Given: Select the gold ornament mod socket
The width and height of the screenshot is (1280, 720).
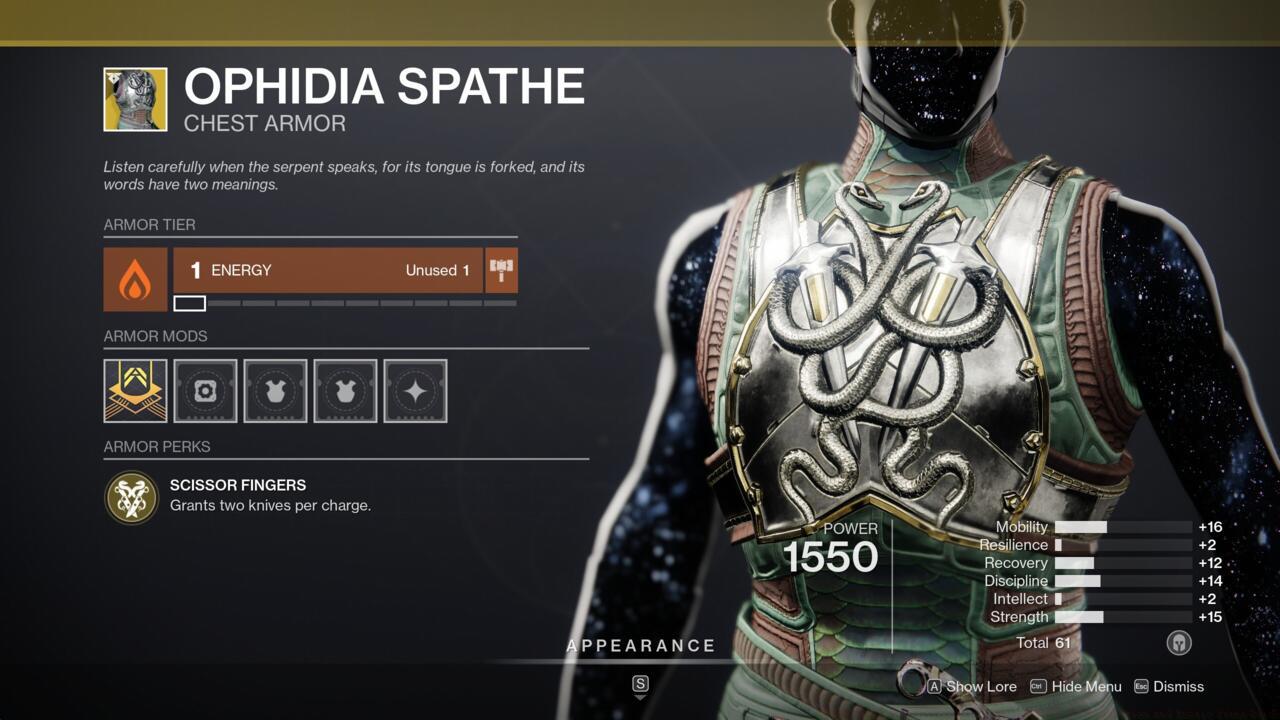Looking at the screenshot, I should point(135,391).
